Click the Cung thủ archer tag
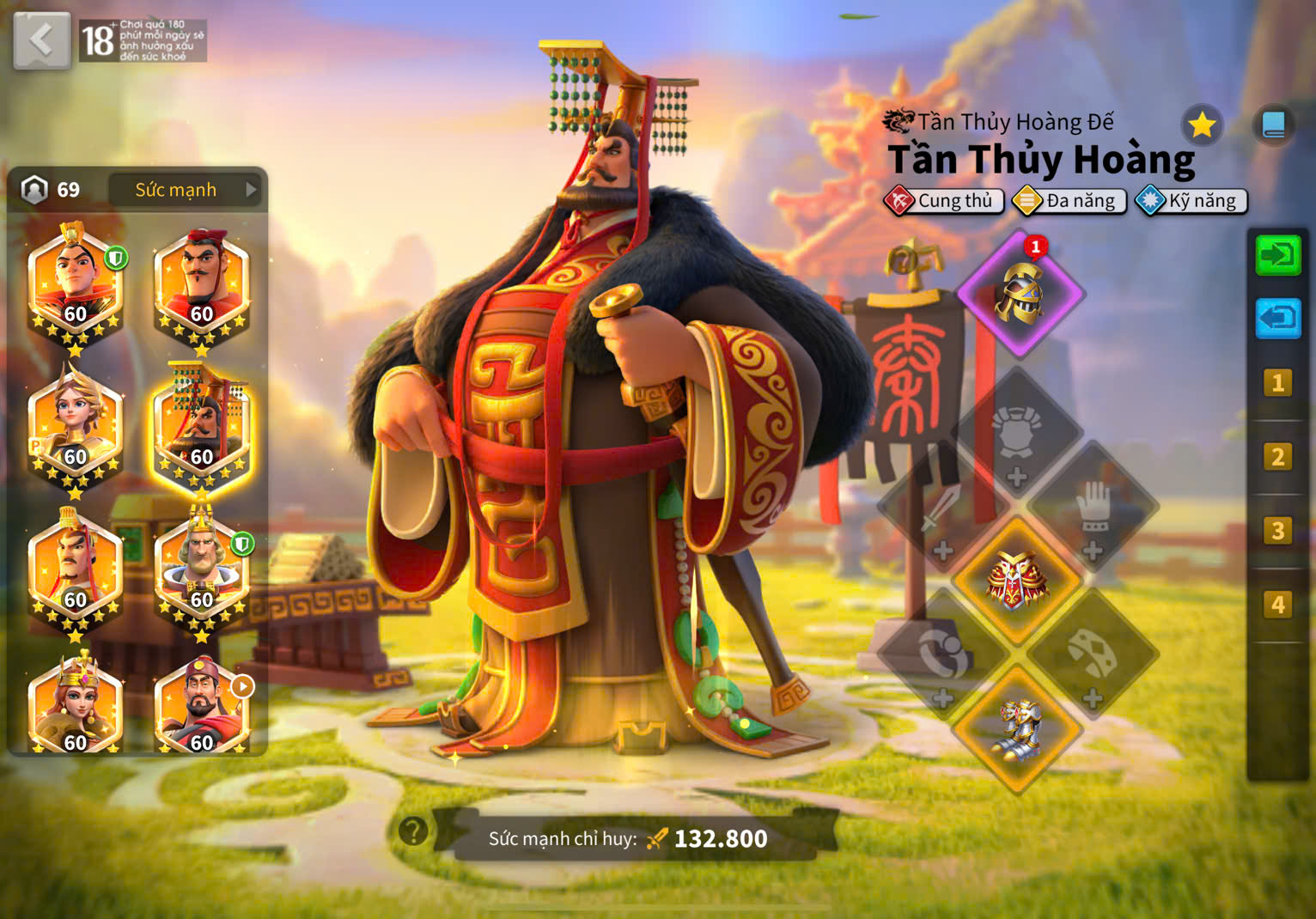 [943, 201]
